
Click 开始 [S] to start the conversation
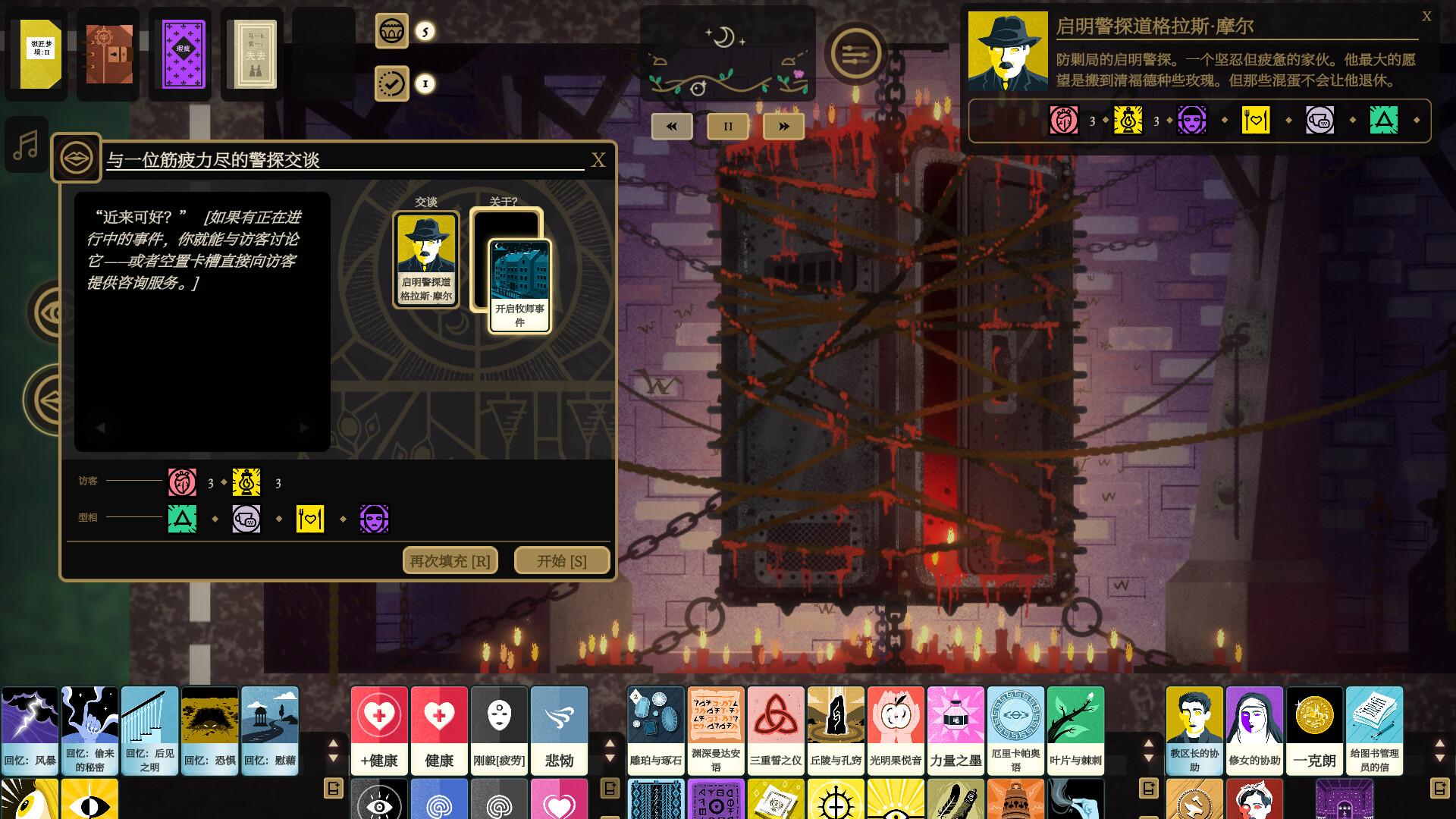click(562, 560)
